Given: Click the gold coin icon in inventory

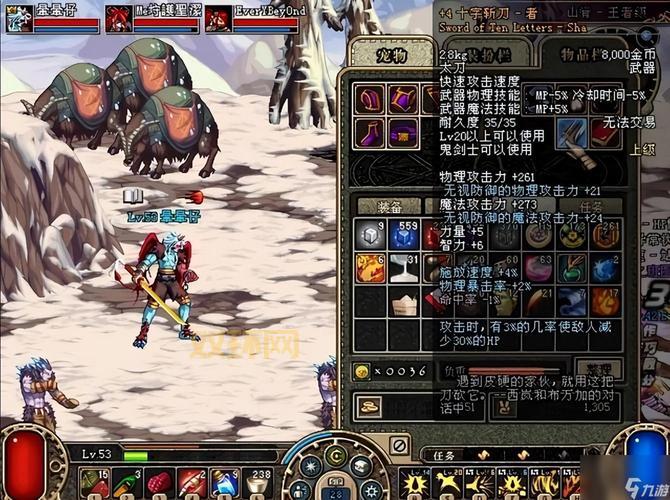Looking at the screenshot, I should 361,372.
